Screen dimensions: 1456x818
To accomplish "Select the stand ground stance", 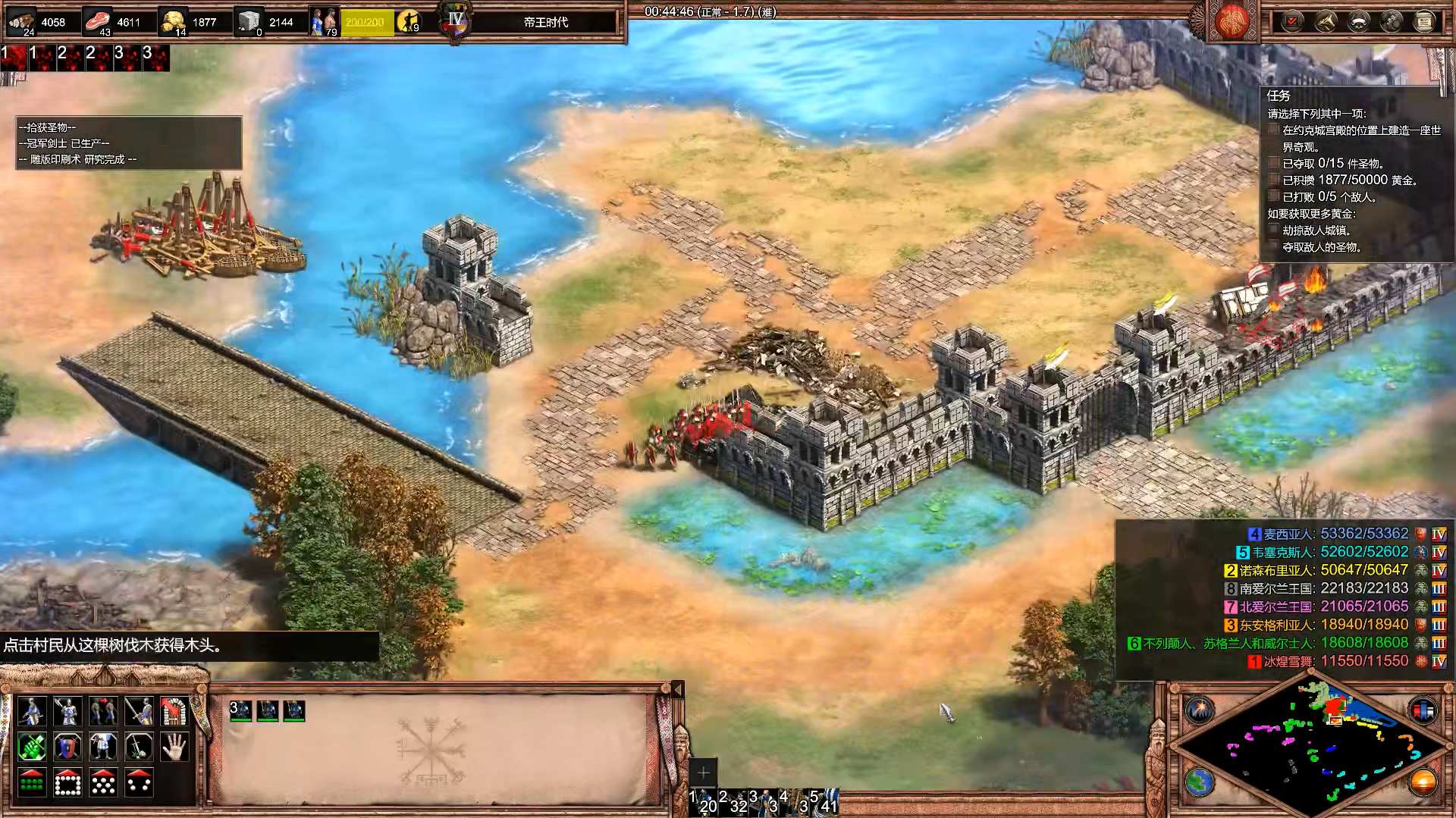I will pos(103,747).
